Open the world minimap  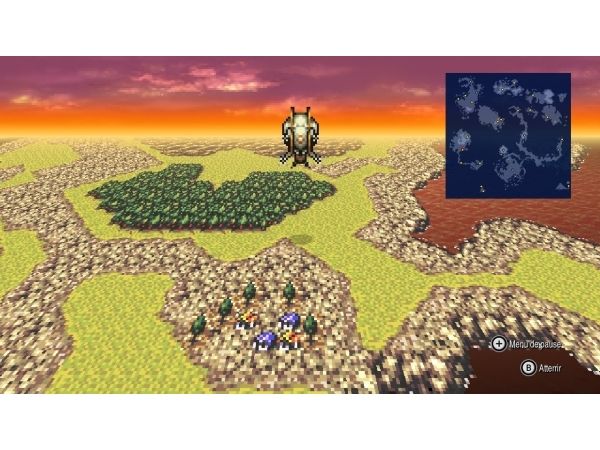(507, 135)
